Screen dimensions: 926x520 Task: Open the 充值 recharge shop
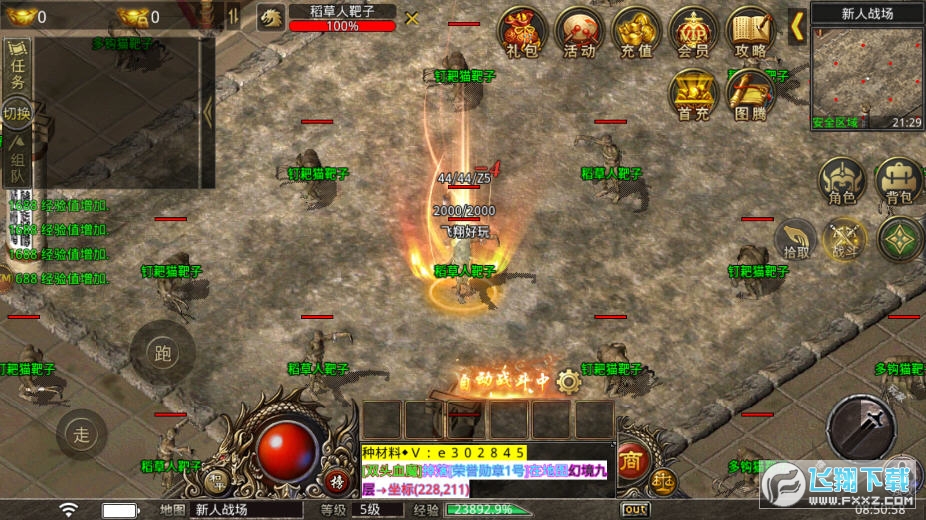pyautogui.click(x=636, y=33)
